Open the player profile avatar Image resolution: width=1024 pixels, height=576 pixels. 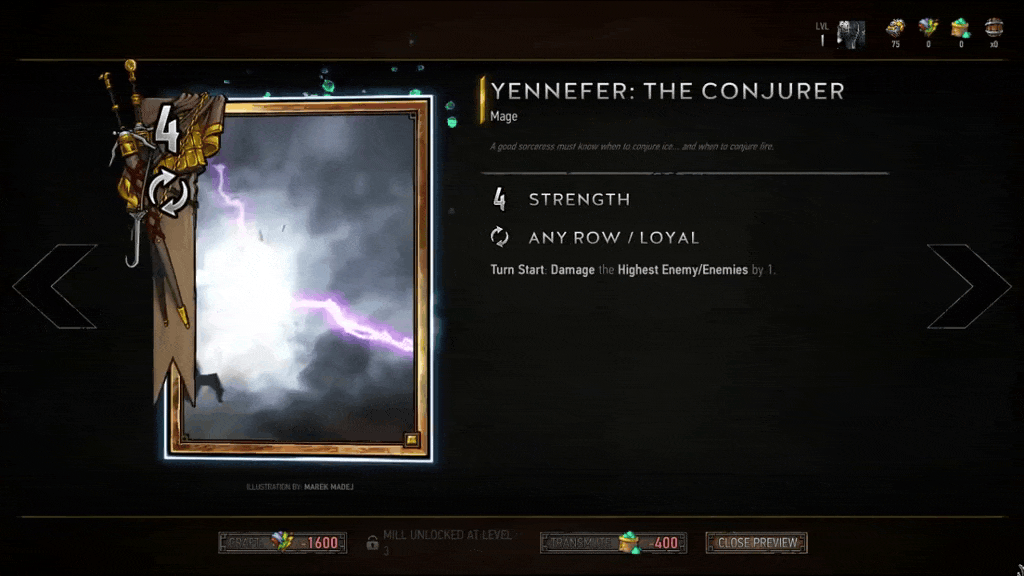[x=851, y=34]
